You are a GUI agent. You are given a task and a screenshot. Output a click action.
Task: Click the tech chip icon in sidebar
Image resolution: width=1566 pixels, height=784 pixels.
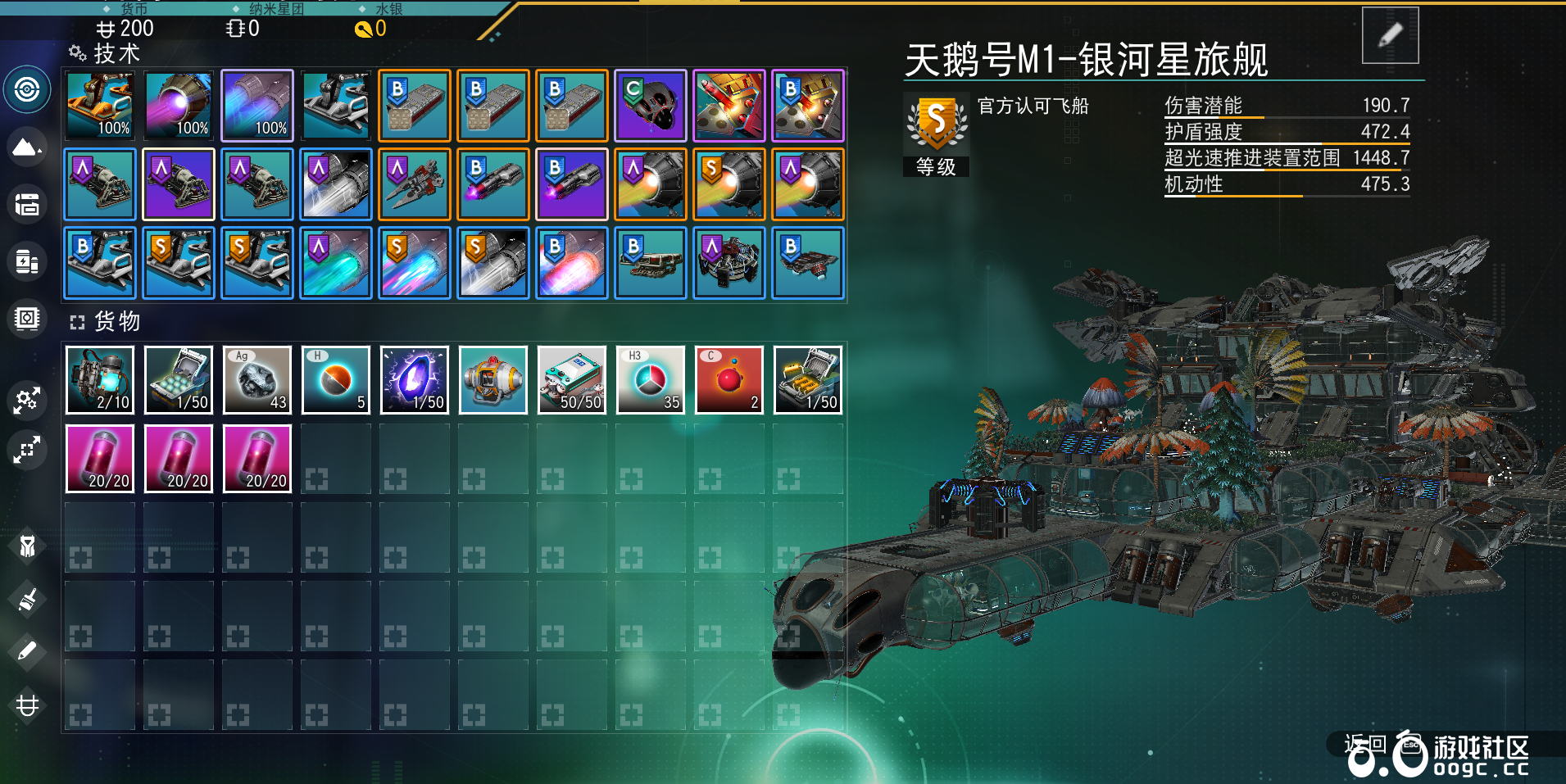27,319
